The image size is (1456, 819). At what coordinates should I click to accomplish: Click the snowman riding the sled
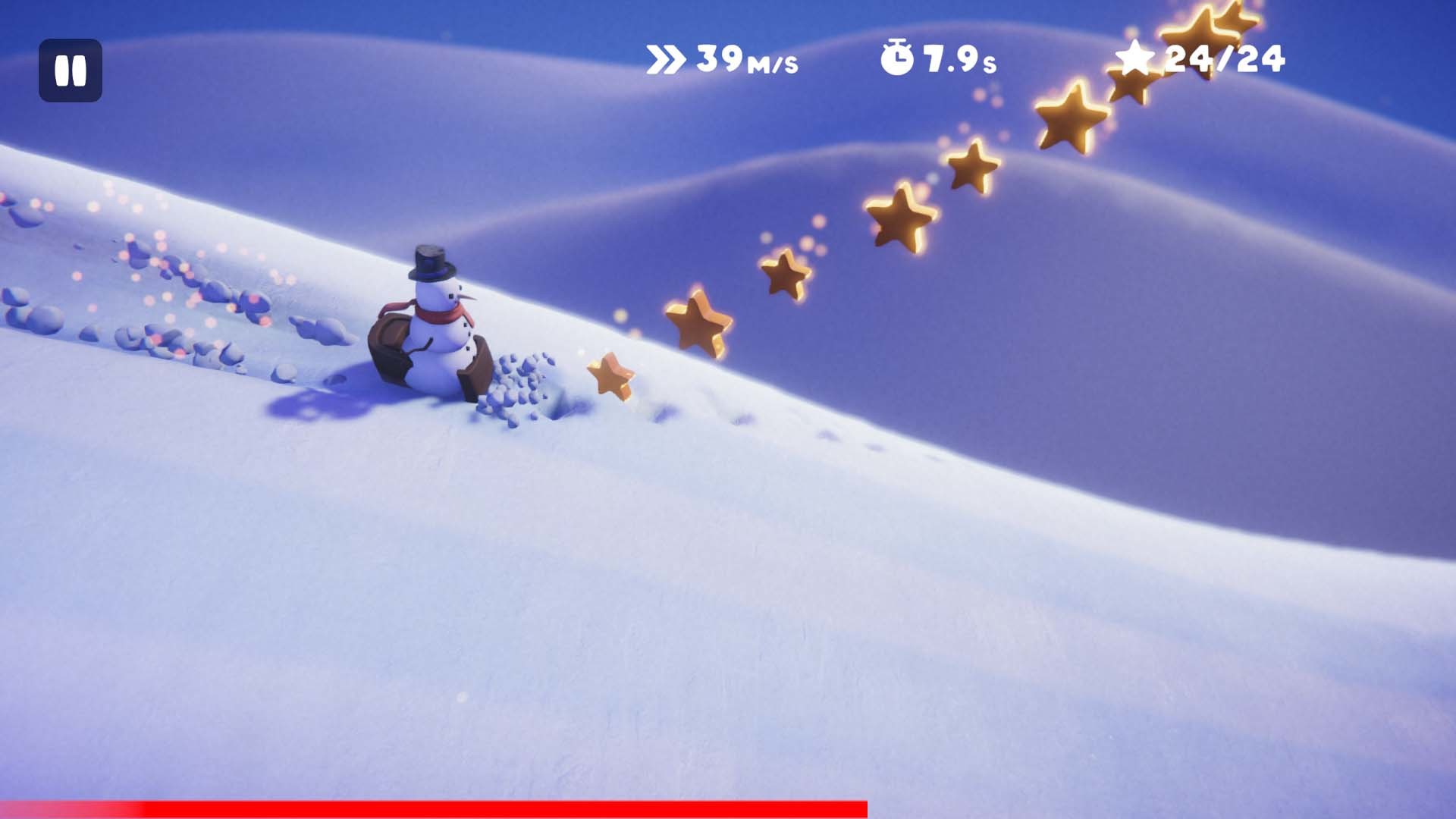tap(440, 326)
